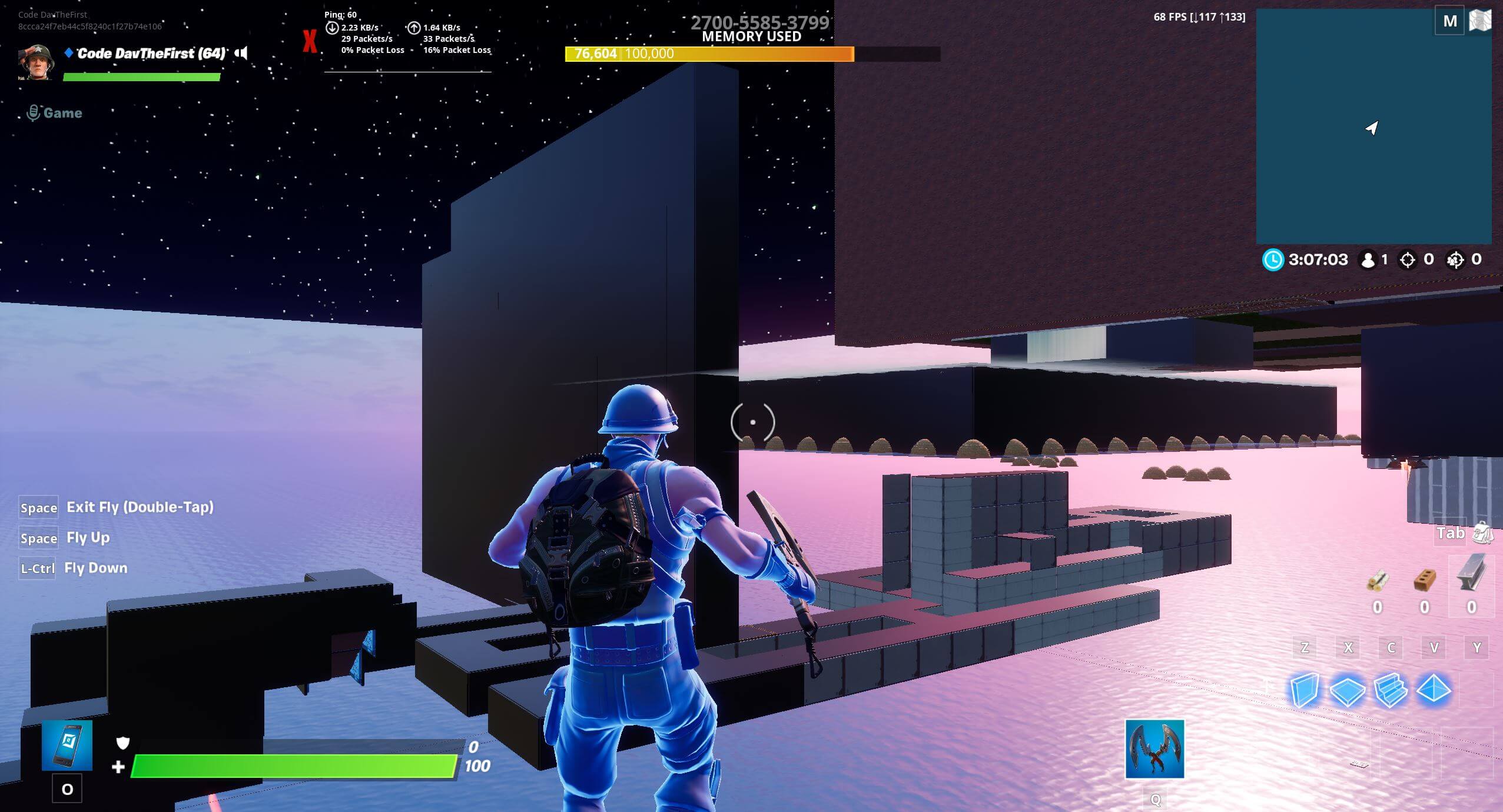This screenshot has height=812, width=1503.
Task: Click the phone device slot bottom left
Action: pos(68,744)
